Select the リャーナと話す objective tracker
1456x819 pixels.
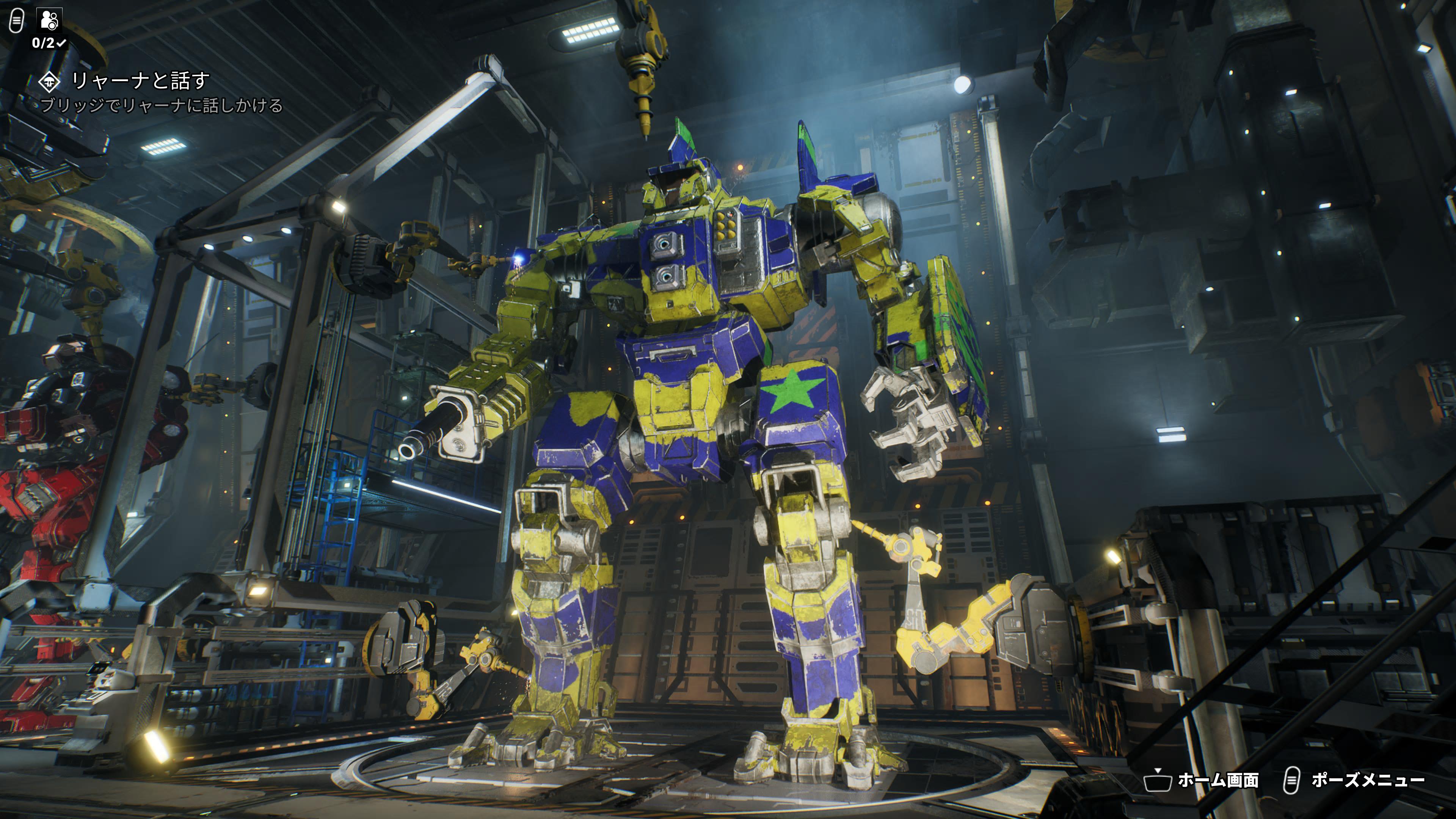coord(140,82)
